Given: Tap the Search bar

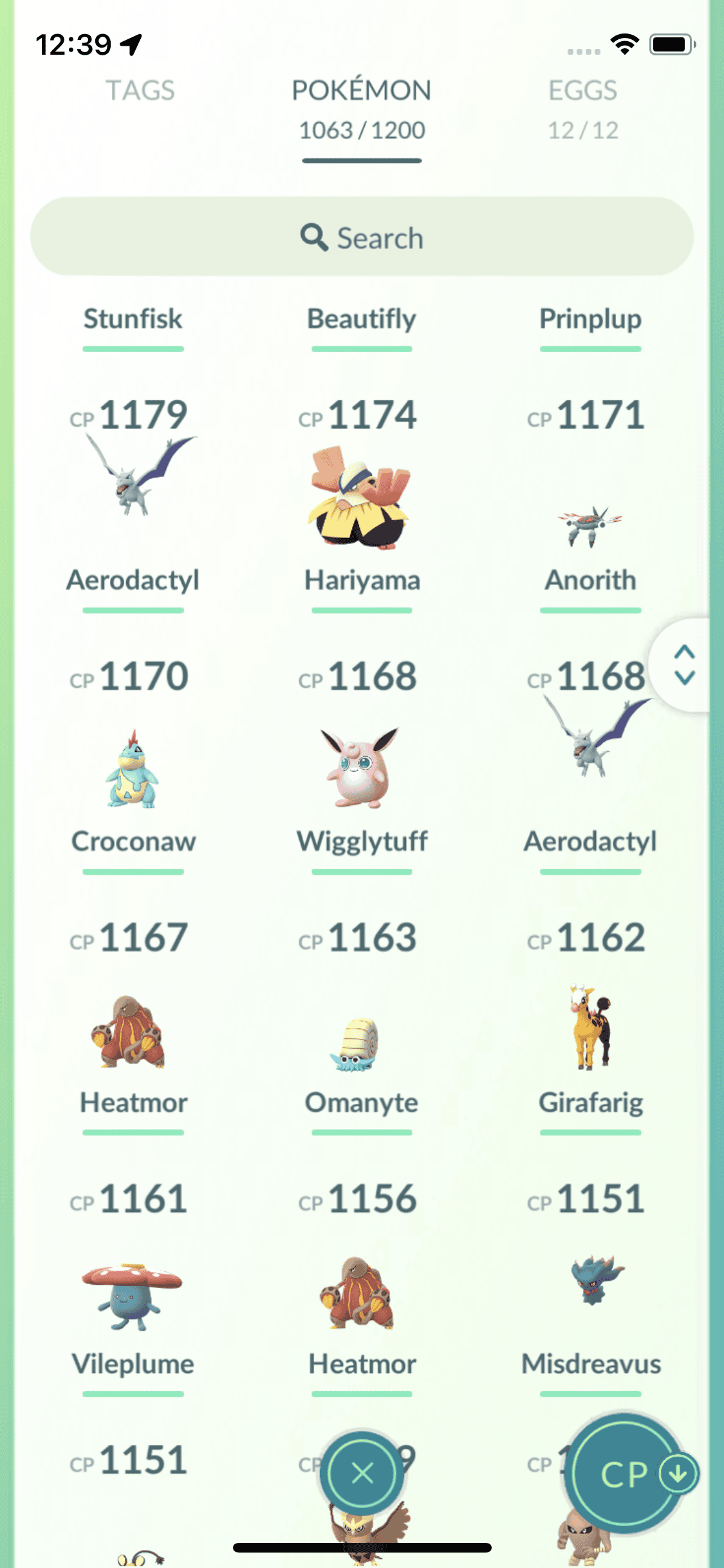Looking at the screenshot, I should tap(362, 237).
